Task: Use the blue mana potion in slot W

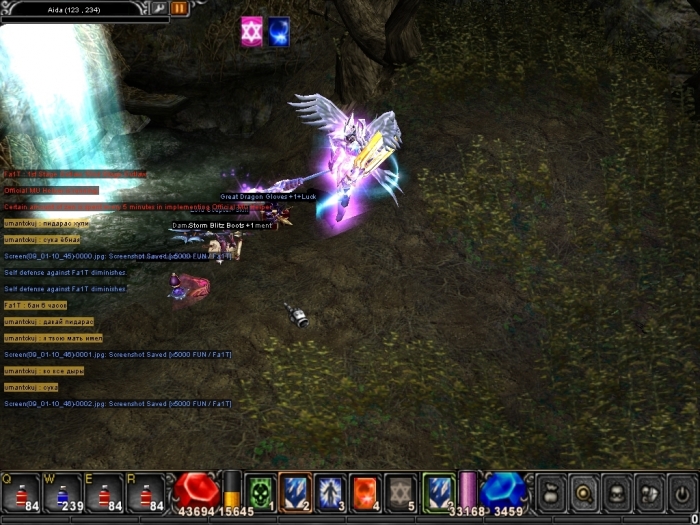Action: tap(62, 492)
